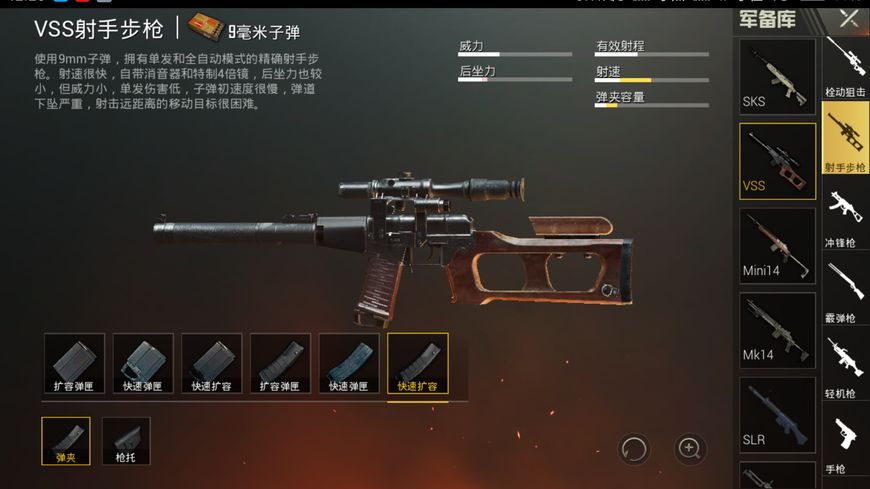Select the 射手步枪 marksman rifle category
This screenshot has height=489, width=870.
pos(845,139)
